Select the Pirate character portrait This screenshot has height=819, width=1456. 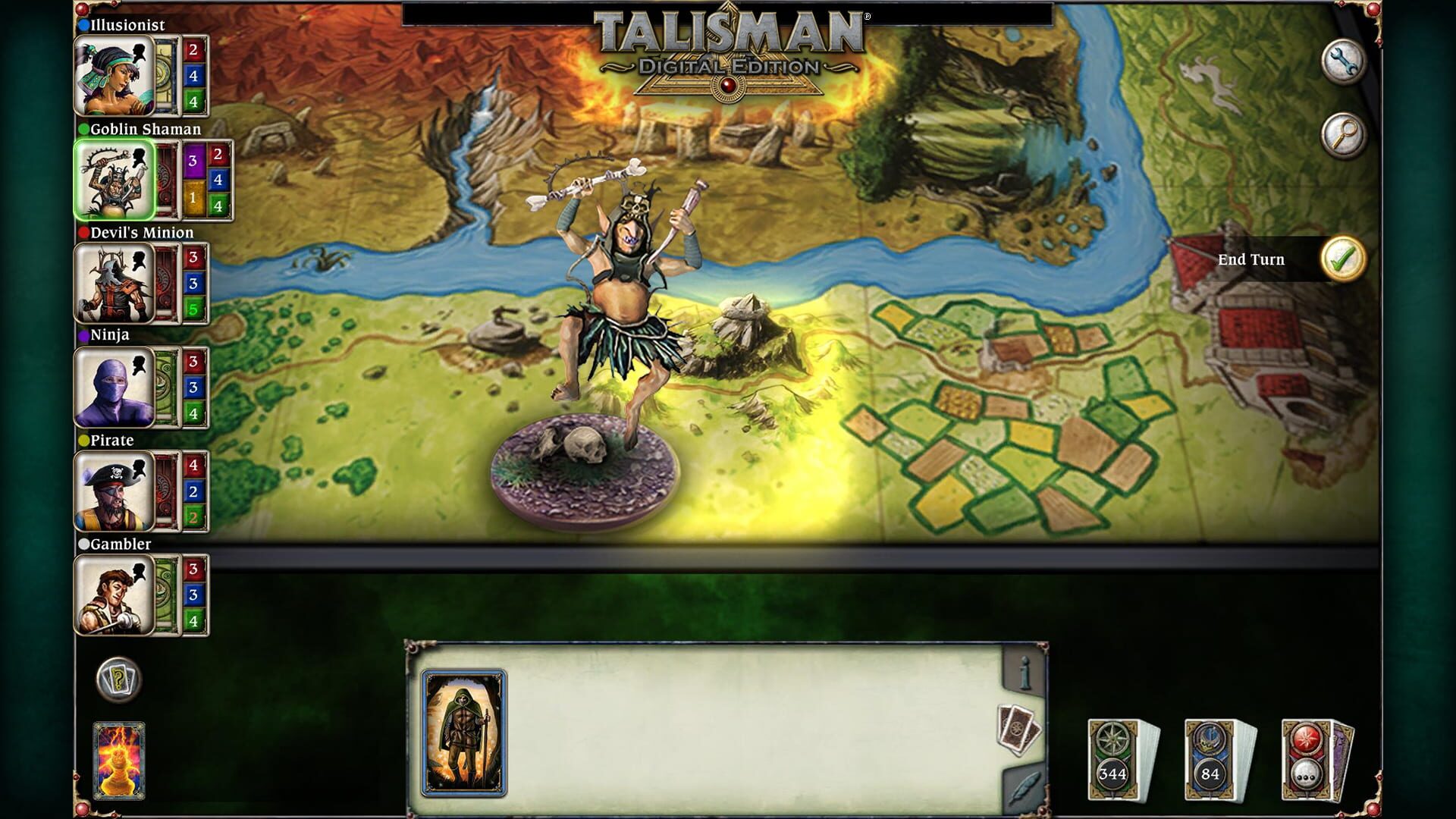click(112, 491)
